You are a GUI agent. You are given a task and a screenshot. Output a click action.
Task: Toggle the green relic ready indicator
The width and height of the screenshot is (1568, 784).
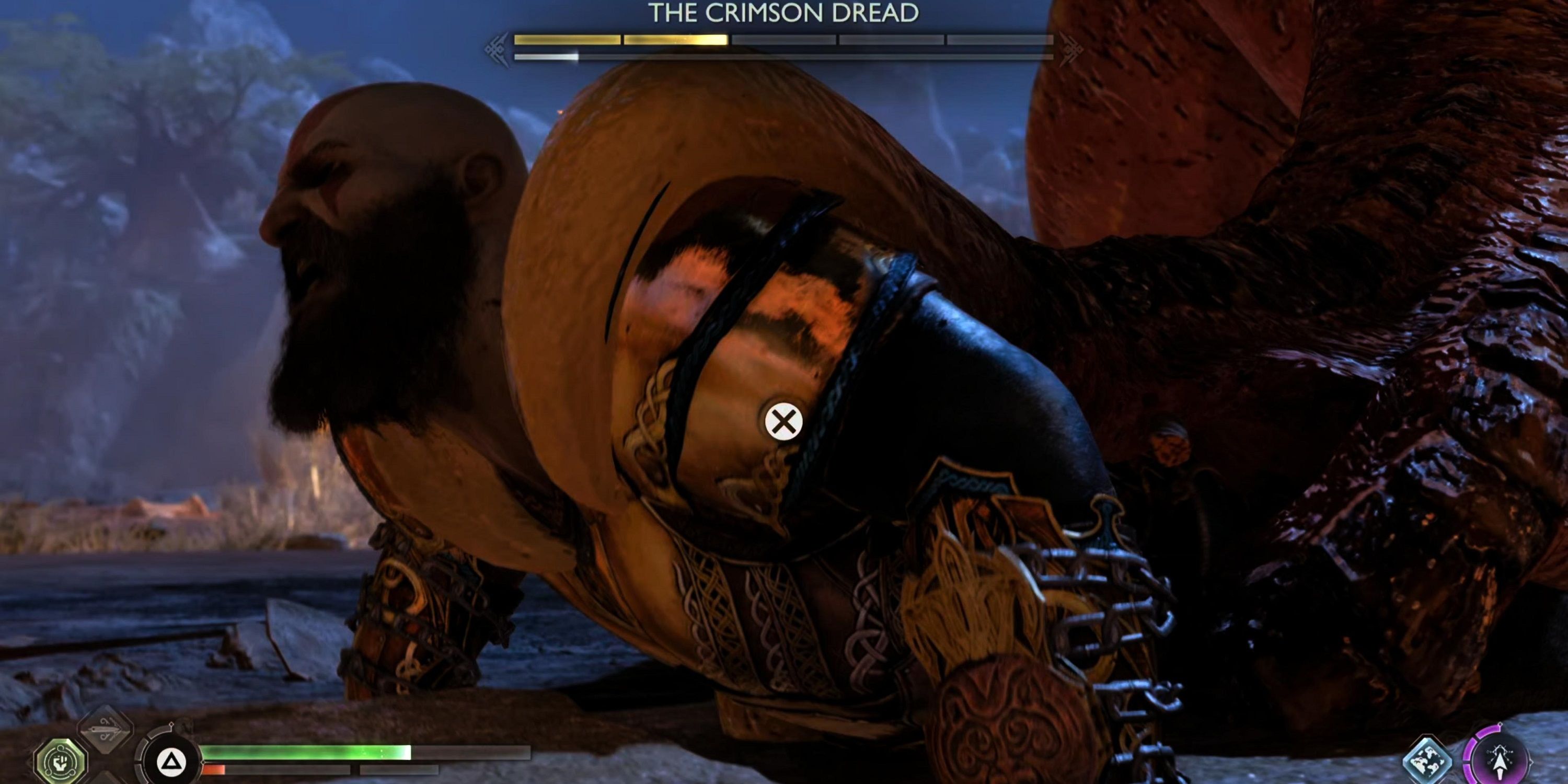[61, 762]
